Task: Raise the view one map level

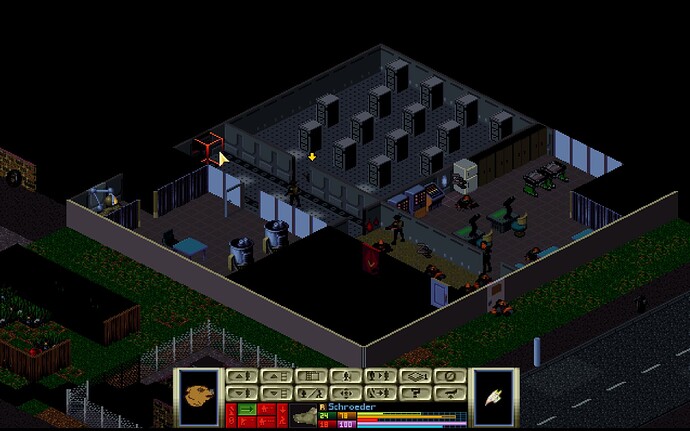Action: click(275, 376)
